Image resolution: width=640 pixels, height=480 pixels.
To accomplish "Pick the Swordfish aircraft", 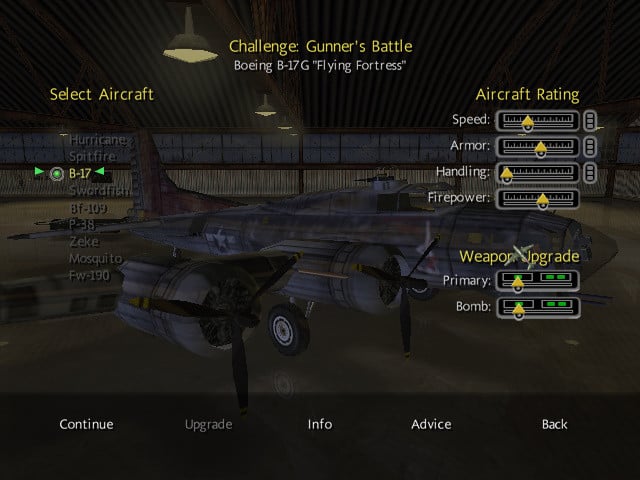I will 99,190.
